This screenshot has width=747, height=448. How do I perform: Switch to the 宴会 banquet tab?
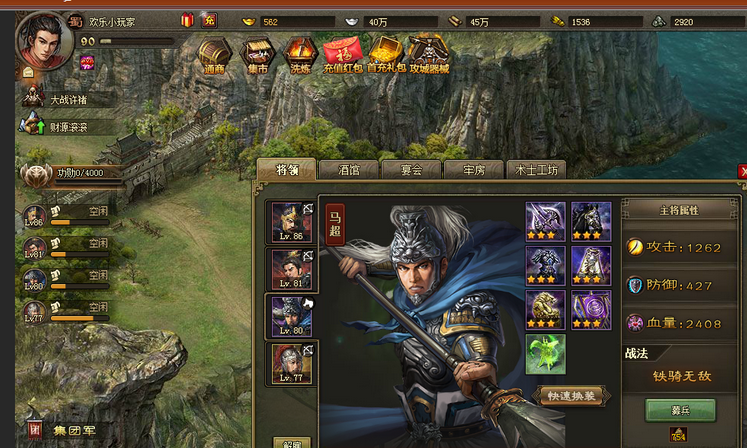pos(410,170)
